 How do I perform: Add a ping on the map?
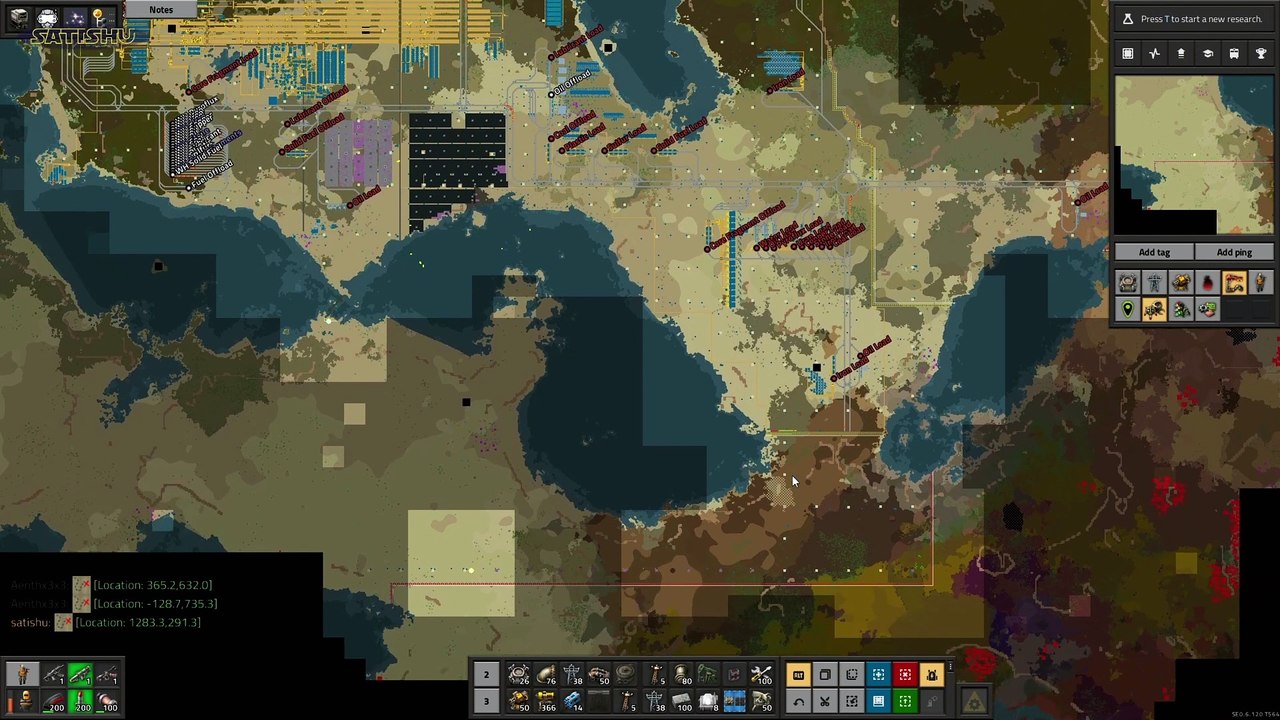(x=1234, y=252)
